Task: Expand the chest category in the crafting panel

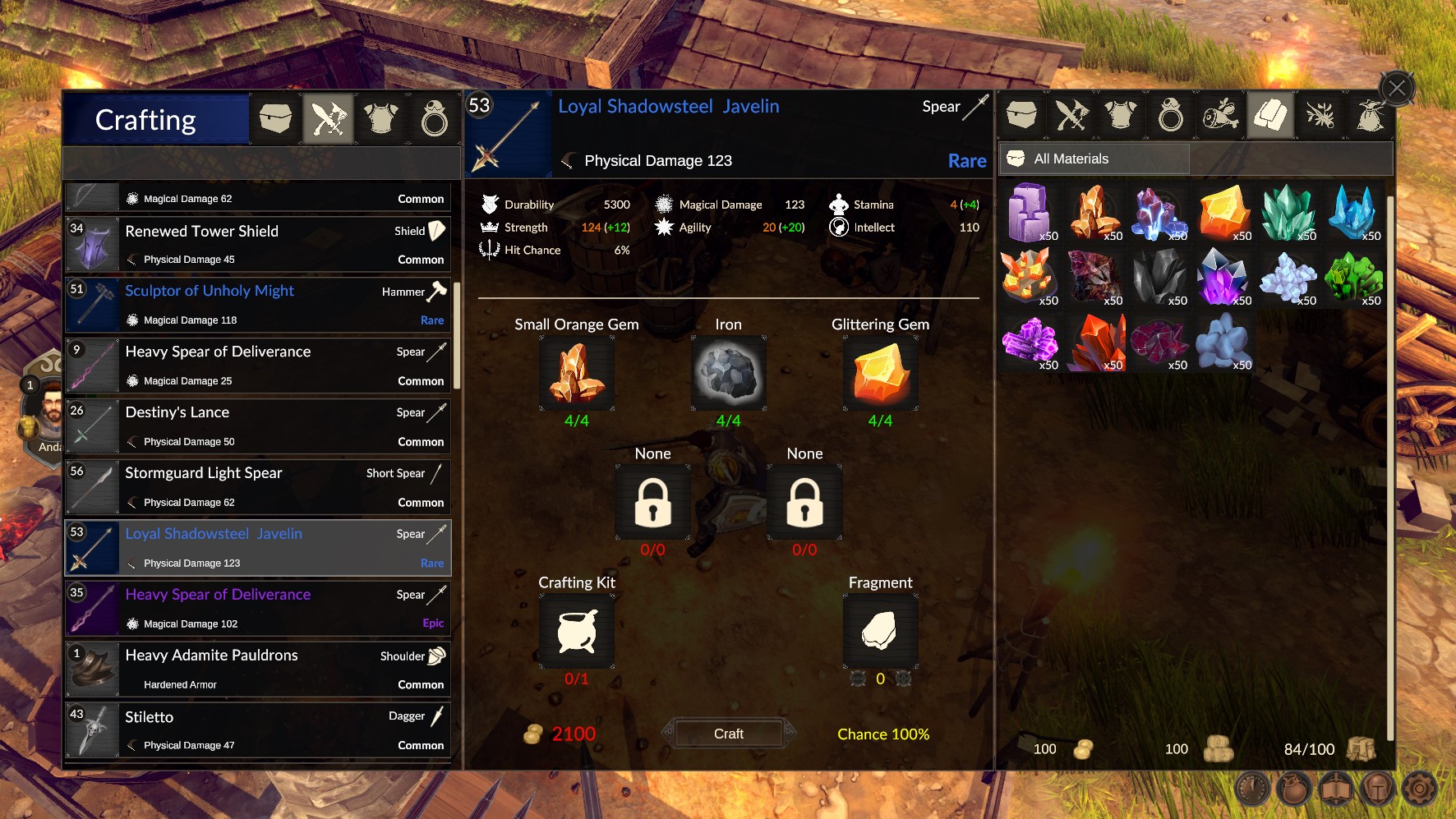Action: 275,119
